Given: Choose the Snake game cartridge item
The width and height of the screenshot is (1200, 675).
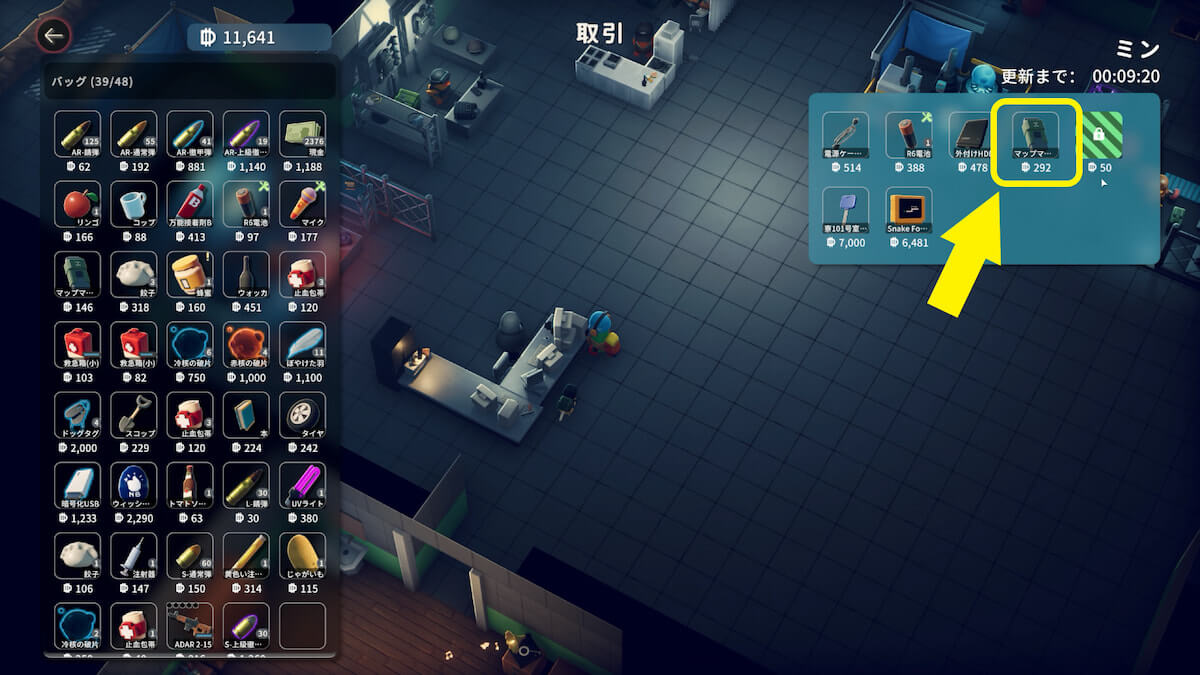Looking at the screenshot, I should [x=909, y=211].
